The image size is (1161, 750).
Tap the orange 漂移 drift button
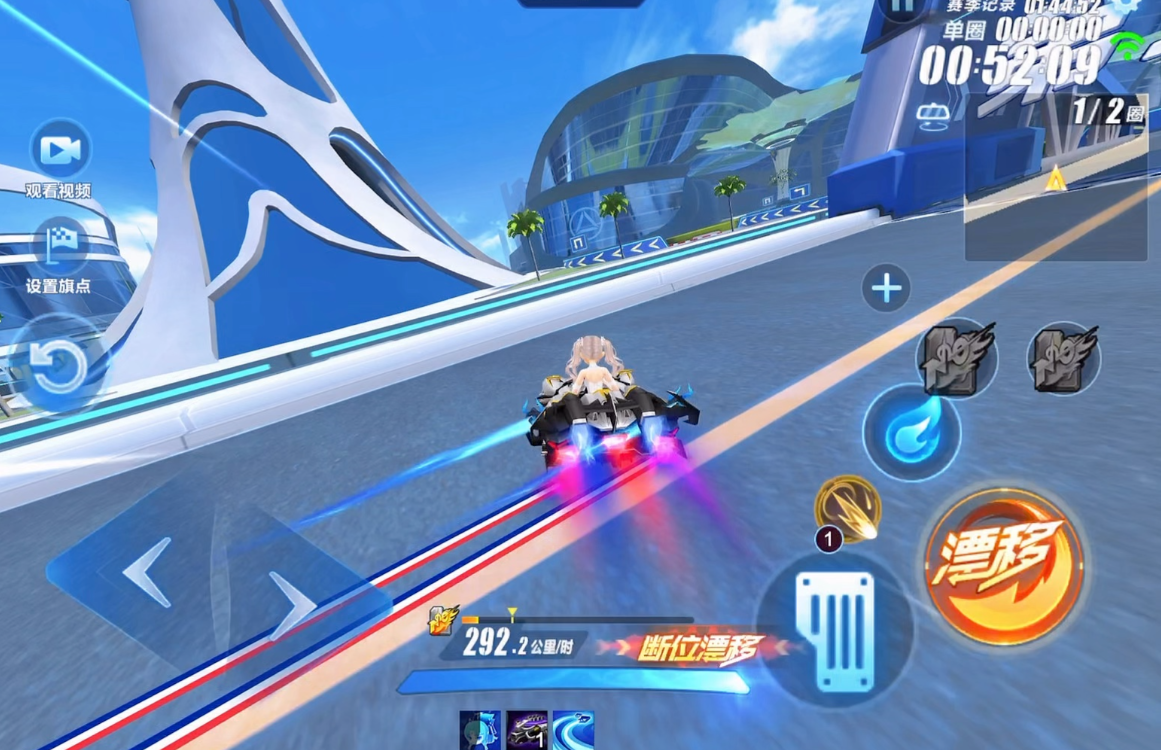click(1003, 568)
